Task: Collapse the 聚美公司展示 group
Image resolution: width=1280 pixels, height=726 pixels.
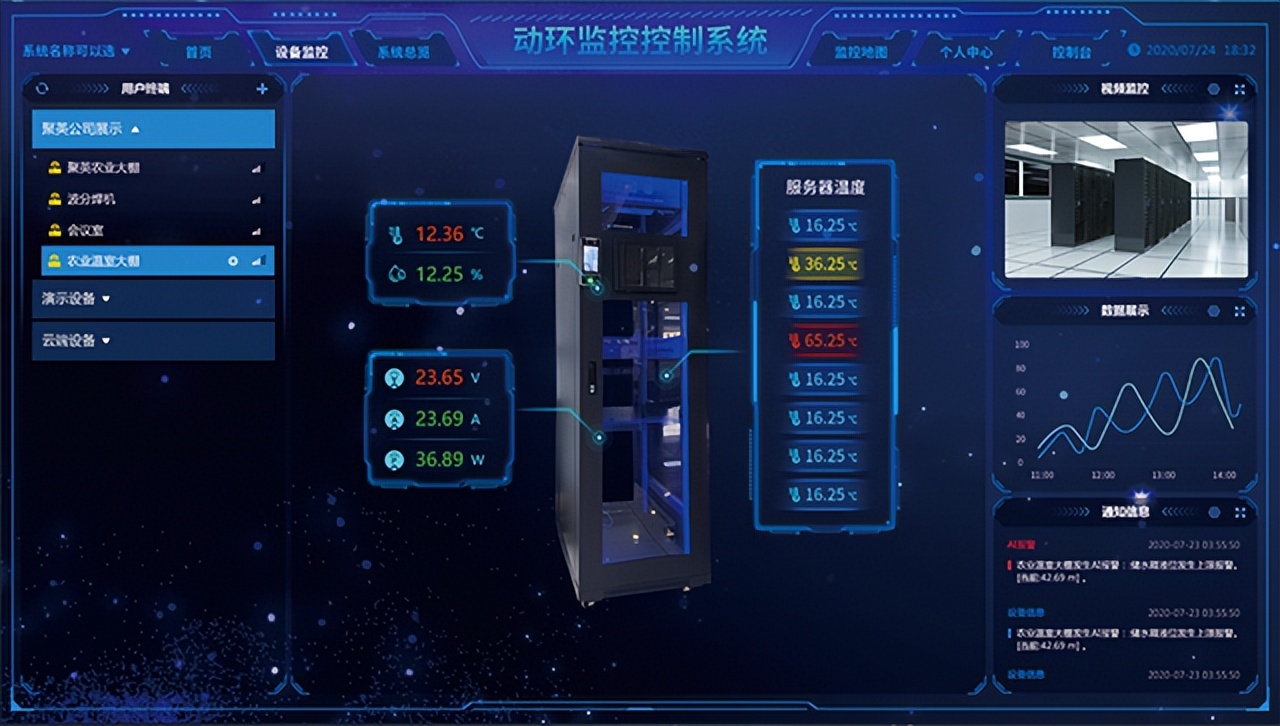Action: click(x=135, y=129)
